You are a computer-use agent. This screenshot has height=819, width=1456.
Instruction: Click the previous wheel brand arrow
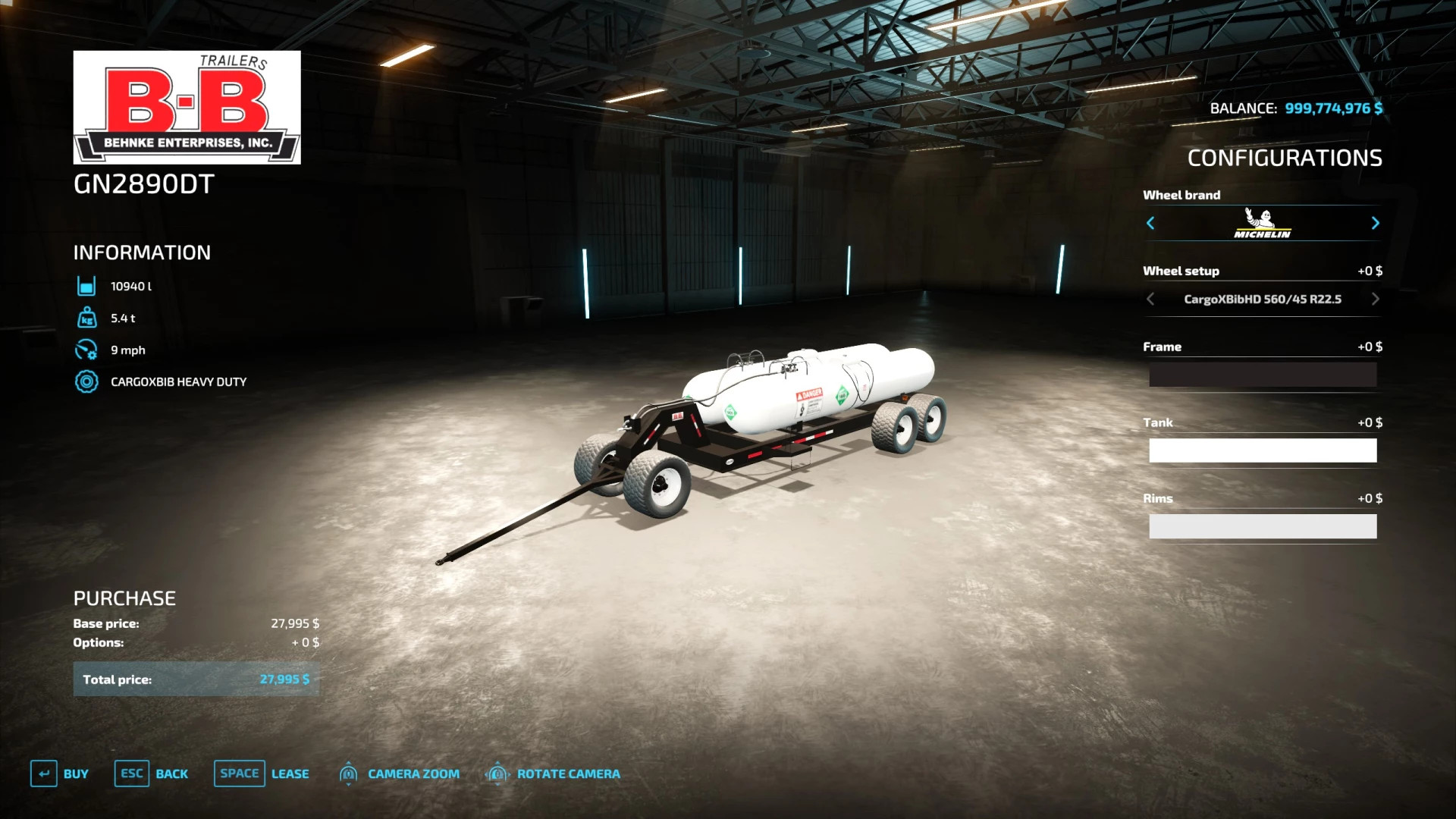point(1150,224)
